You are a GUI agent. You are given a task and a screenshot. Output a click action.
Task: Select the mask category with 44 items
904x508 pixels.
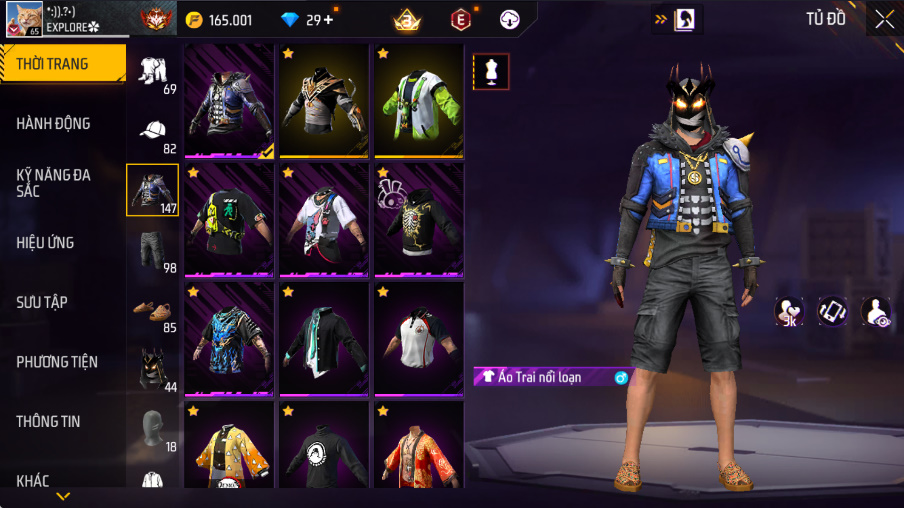coord(153,371)
